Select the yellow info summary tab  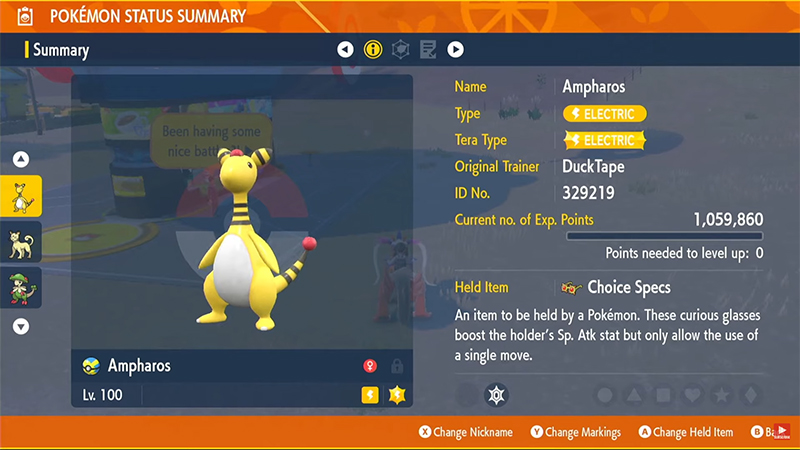pyautogui.click(x=373, y=49)
